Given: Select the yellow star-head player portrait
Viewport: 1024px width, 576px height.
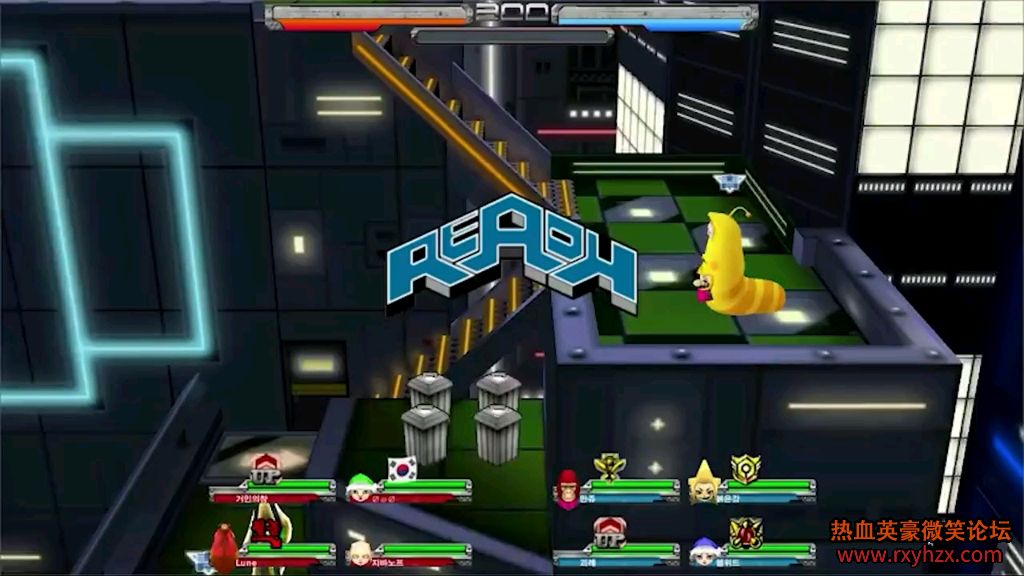Looking at the screenshot, I should (704, 484).
